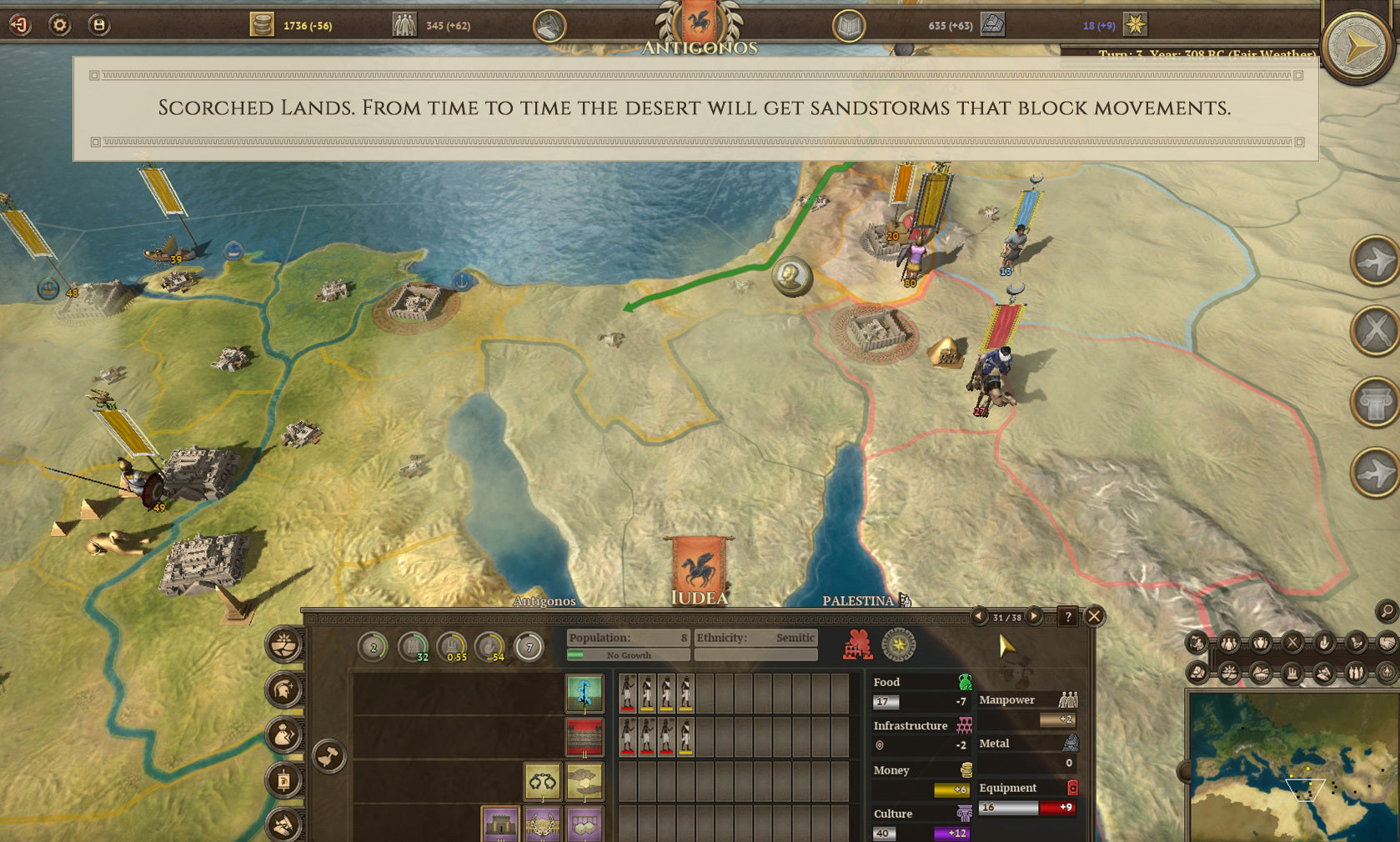This screenshot has height=842, width=1400.
Task: Open the Antigonos faction emblem
Action: click(700, 23)
